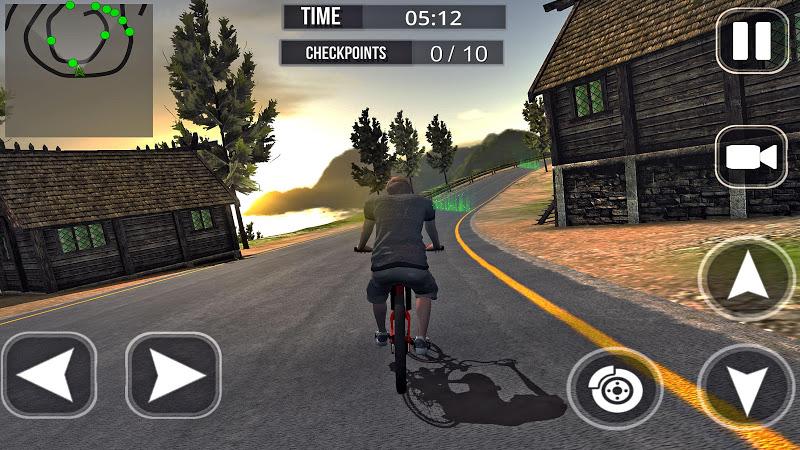The image size is (800, 450).
Task: Steer the bike left
Action: click(48, 375)
